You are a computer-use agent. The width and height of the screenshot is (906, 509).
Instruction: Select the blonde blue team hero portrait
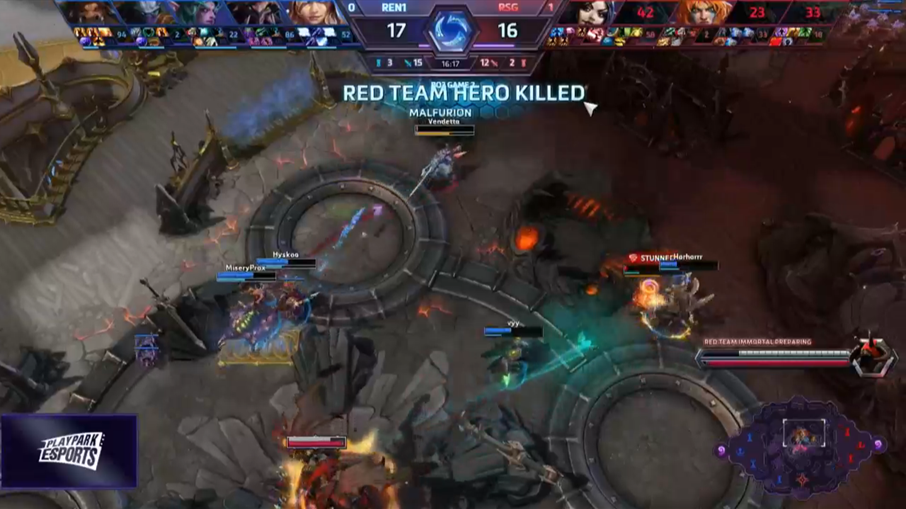point(312,13)
